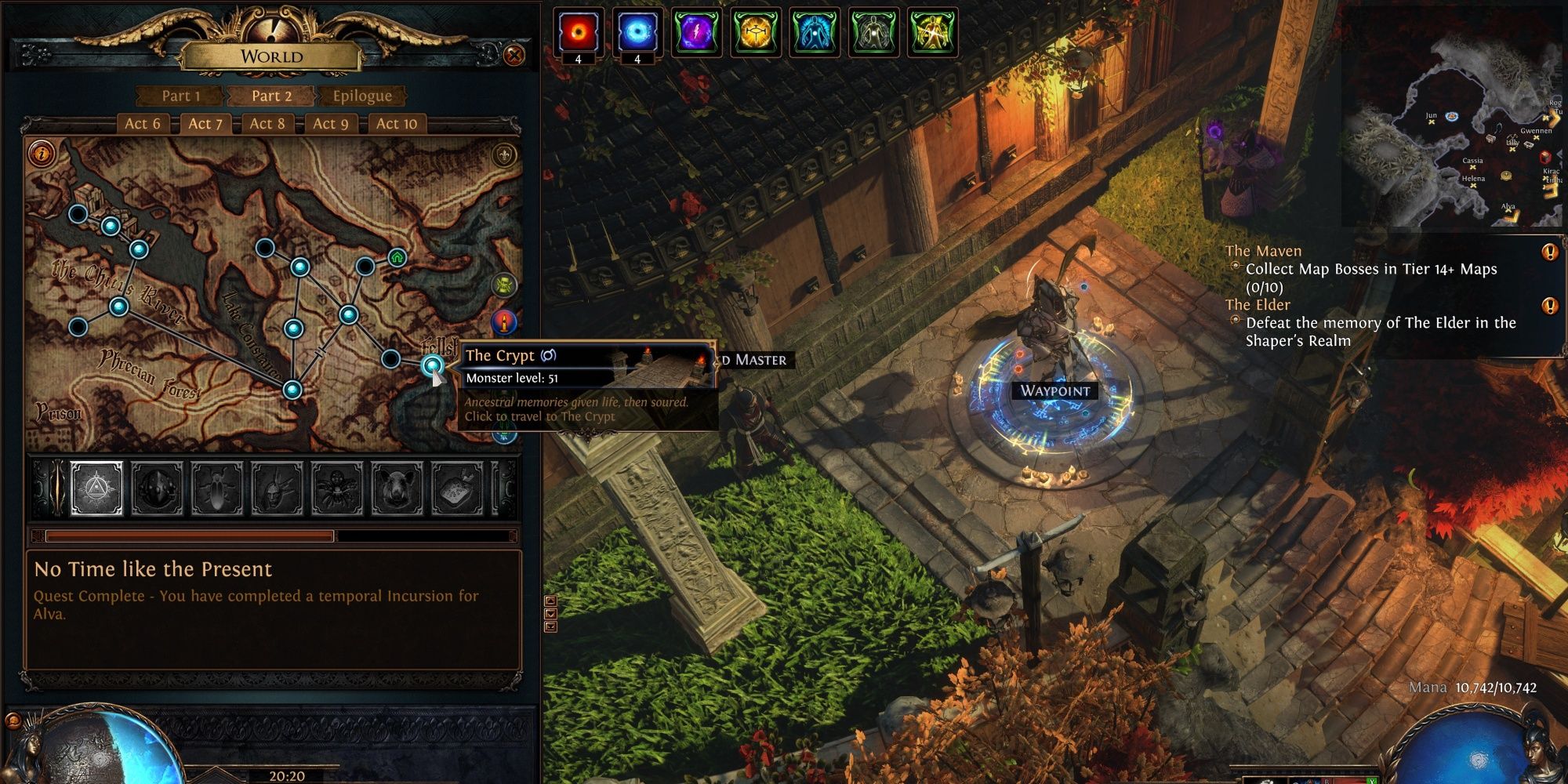Image resolution: width=1568 pixels, height=784 pixels.
Task: Click the blue swirling ring buff icon
Action: (x=637, y=31)
